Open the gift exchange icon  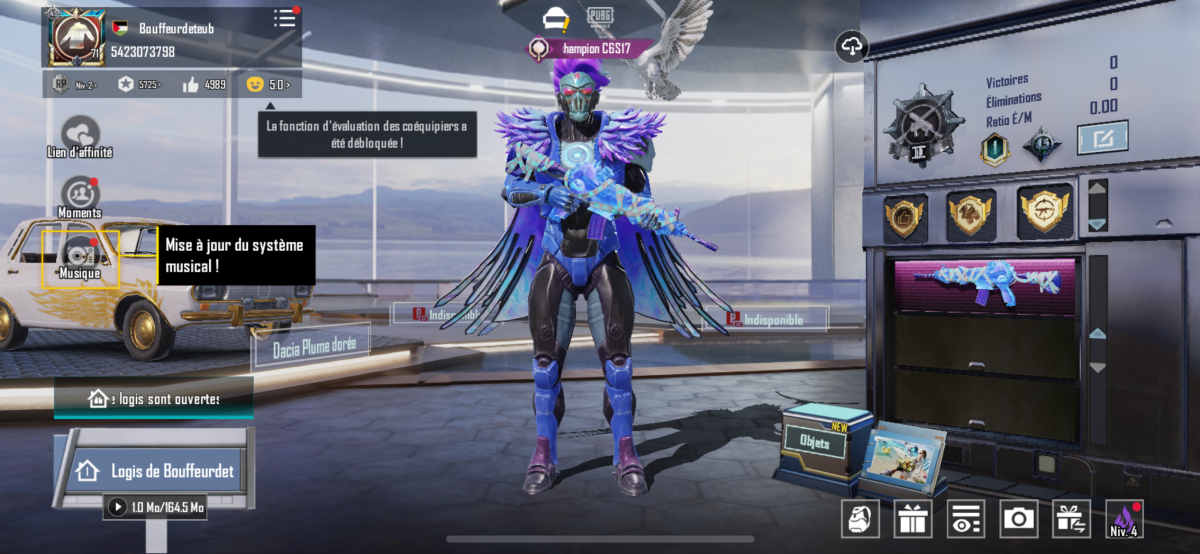(1071, 518)
